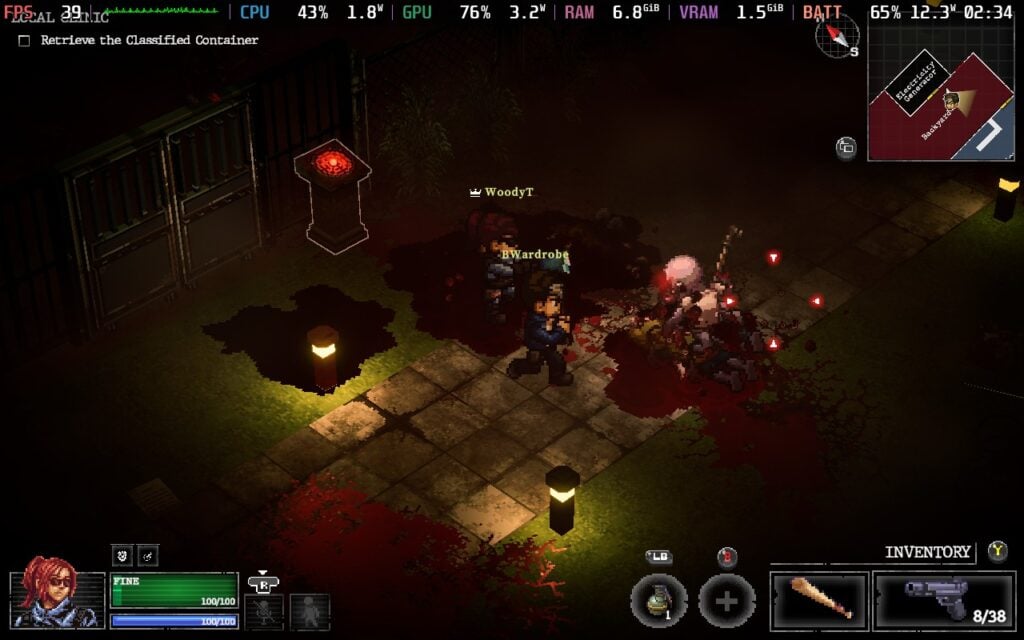Click the empty plus item slot
The image size is (1024, 640).
tap(726, 601)
